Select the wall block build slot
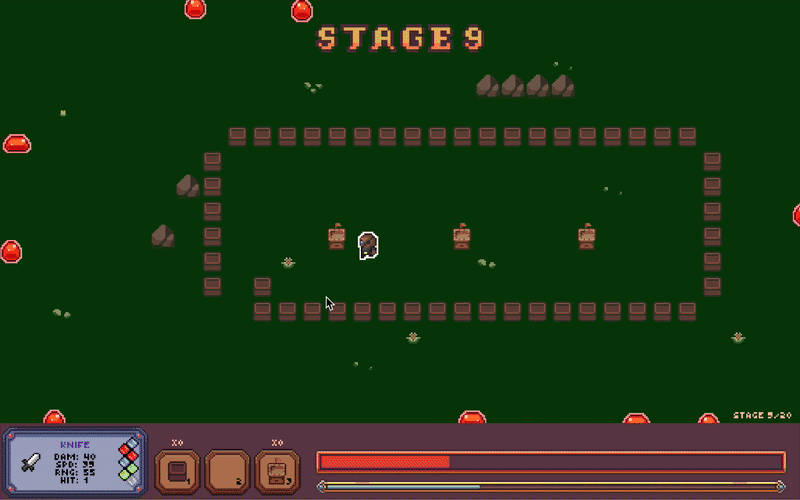Viewport: 800px width, 500px height. click(x=177, y=471)
